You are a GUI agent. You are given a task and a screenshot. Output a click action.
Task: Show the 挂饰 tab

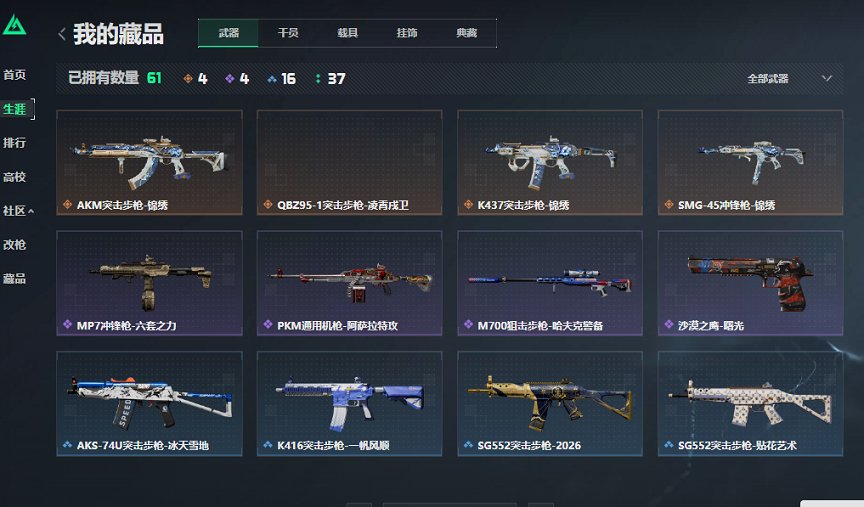407,33
